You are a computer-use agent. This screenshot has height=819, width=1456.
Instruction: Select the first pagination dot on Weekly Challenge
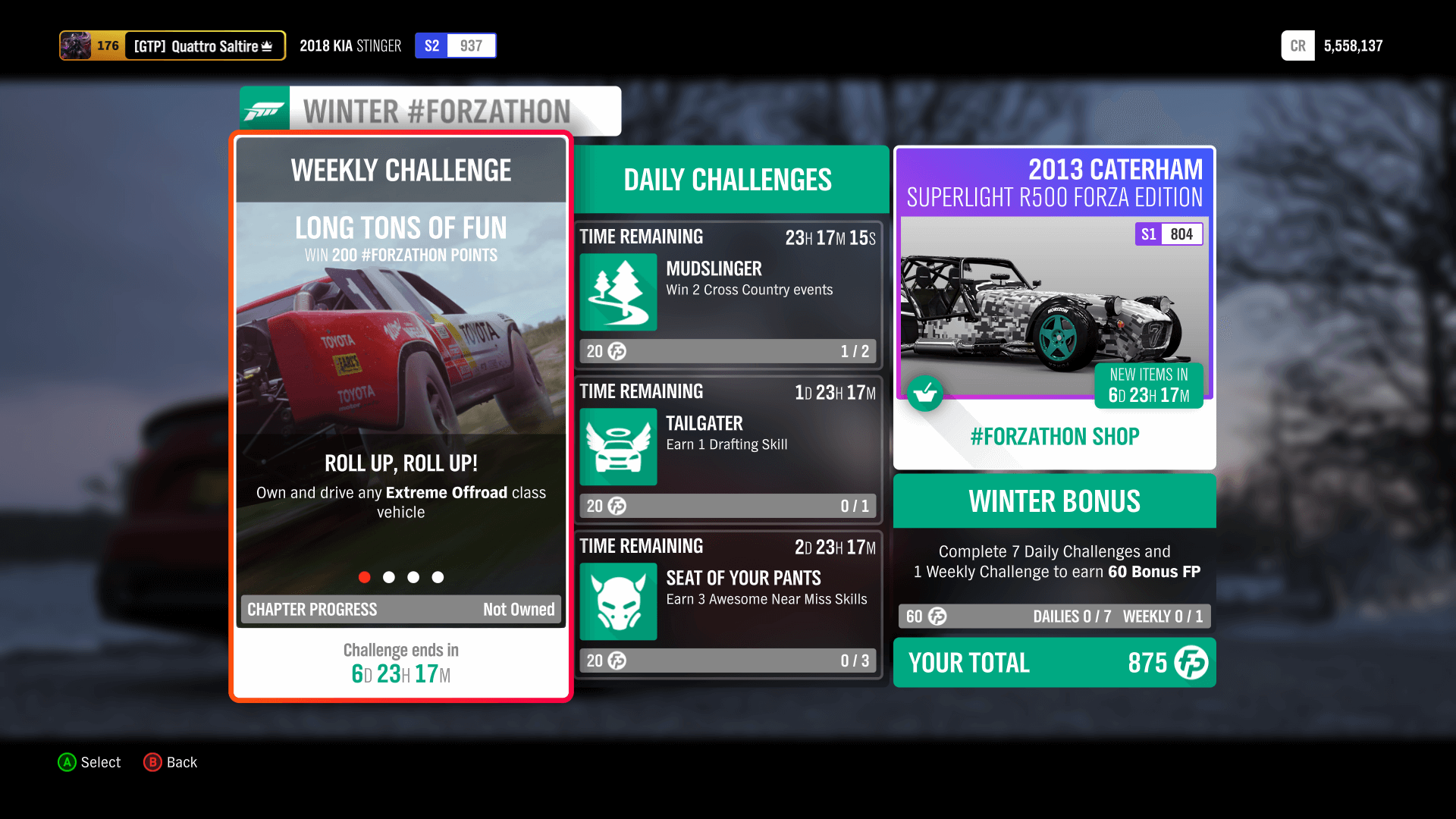click(365, 577)
